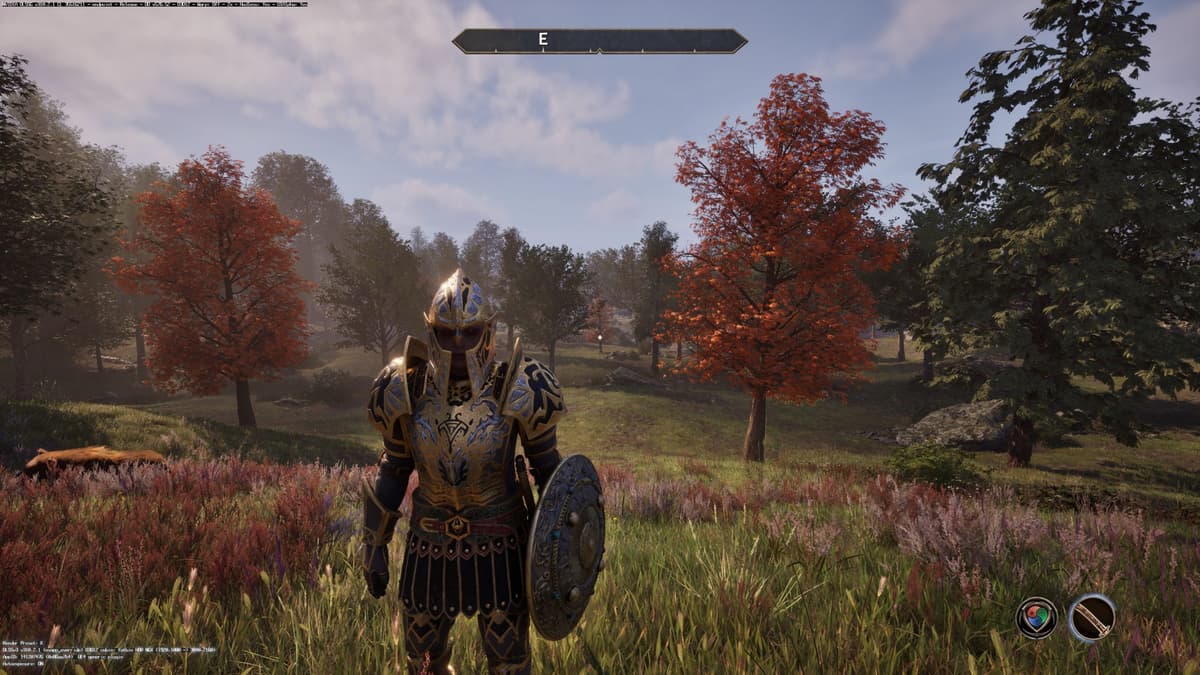
Task: Choose the equipped sword weapon slot
Action: point(1091,617)
